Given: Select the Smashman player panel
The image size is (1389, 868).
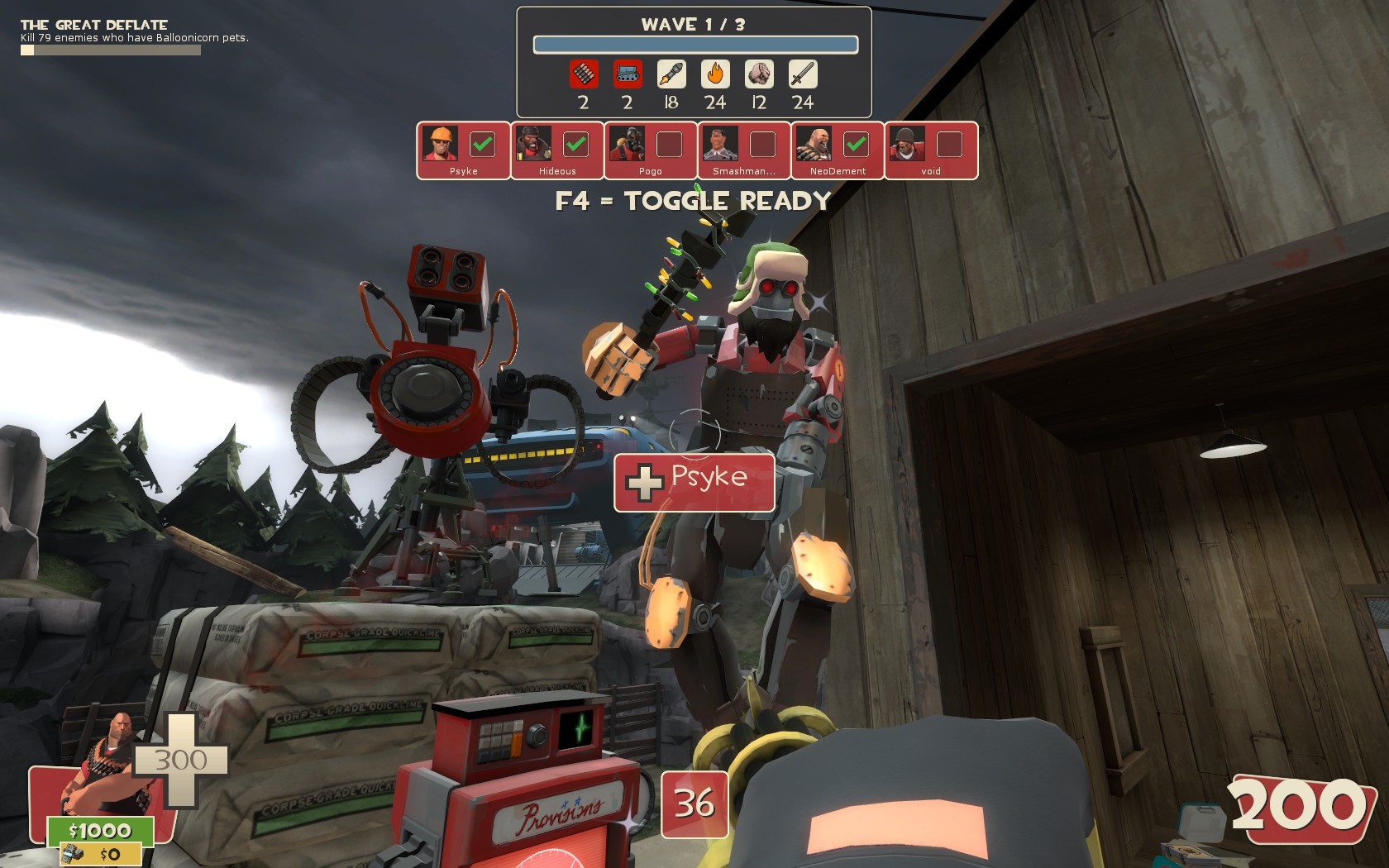Looking at the screenshot, I should (x=742, y=150).
